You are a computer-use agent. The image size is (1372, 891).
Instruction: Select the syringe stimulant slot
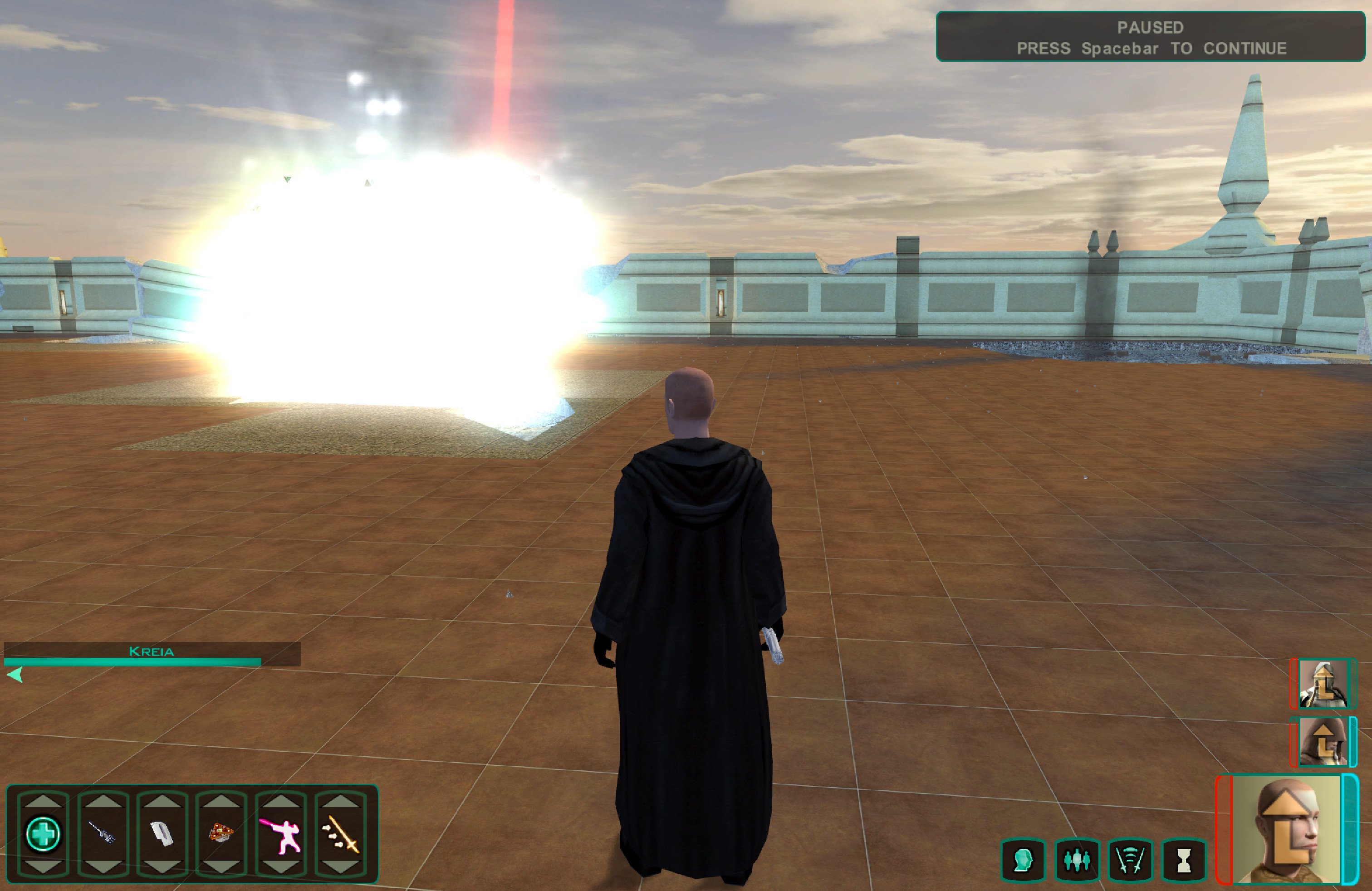(x=103, y=833)
